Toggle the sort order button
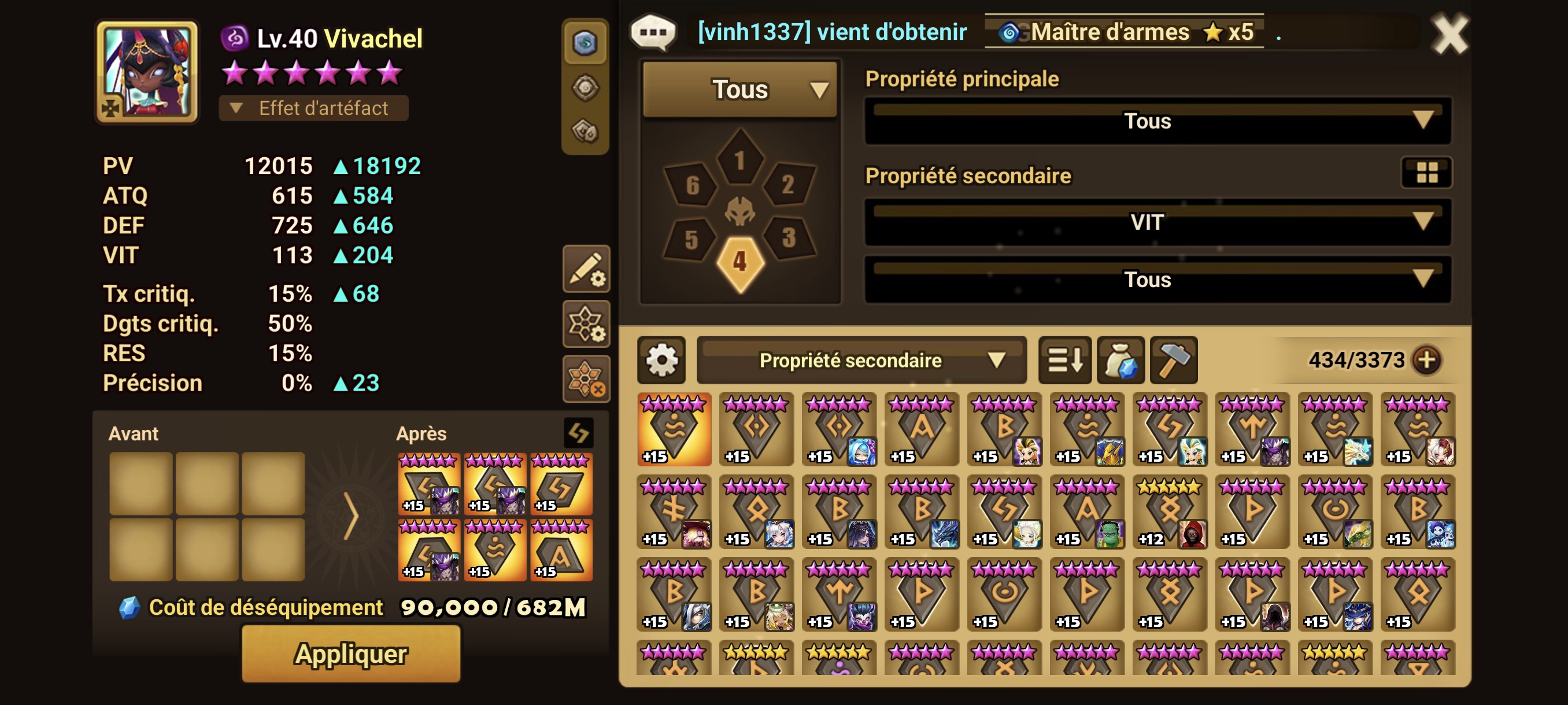This screenshot has height=705, width=1568. pyautogui.click(x=1064, y=361)
